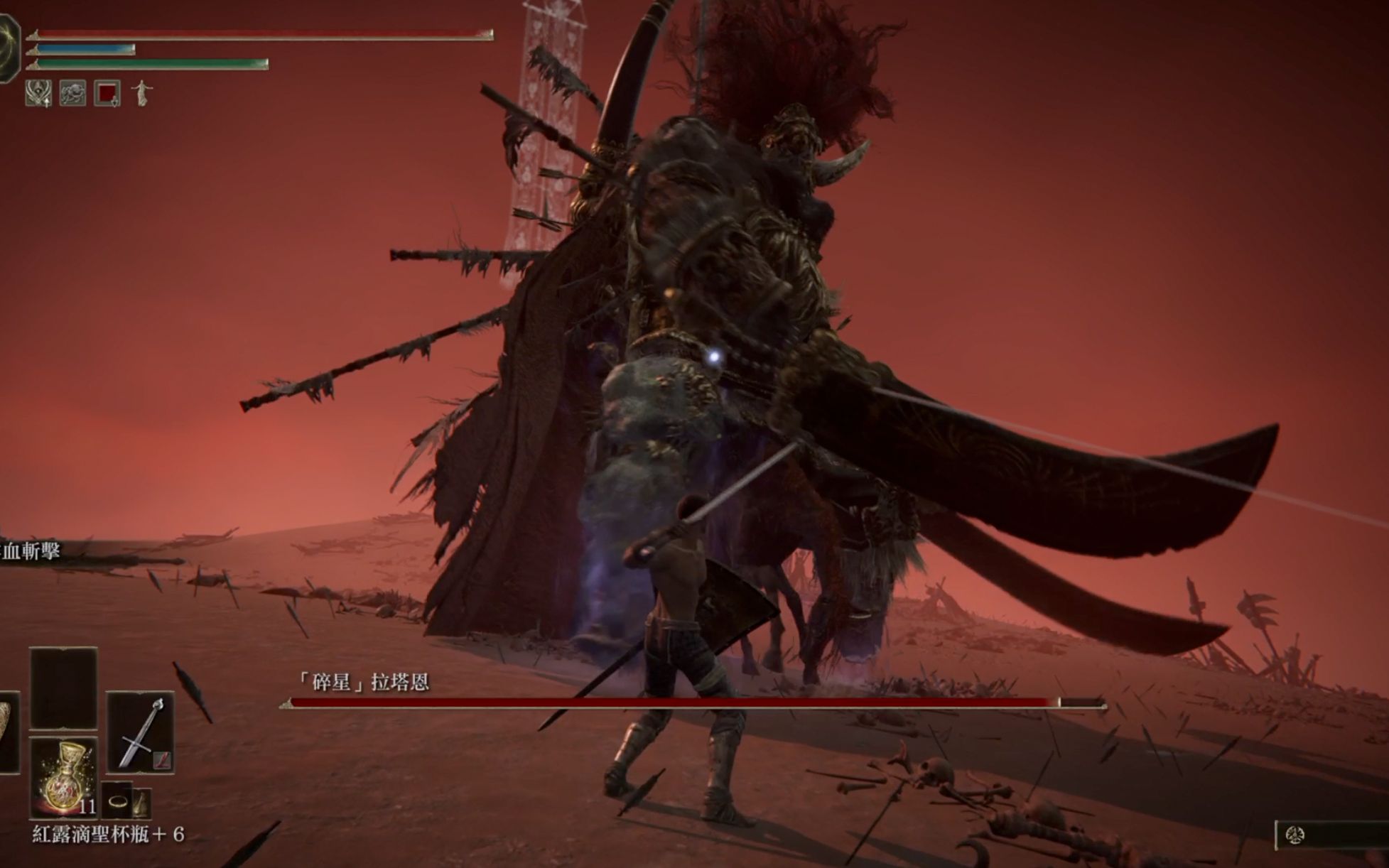Select the partially visible shield slot
1389x868 pixels.
tap(9, 732)
